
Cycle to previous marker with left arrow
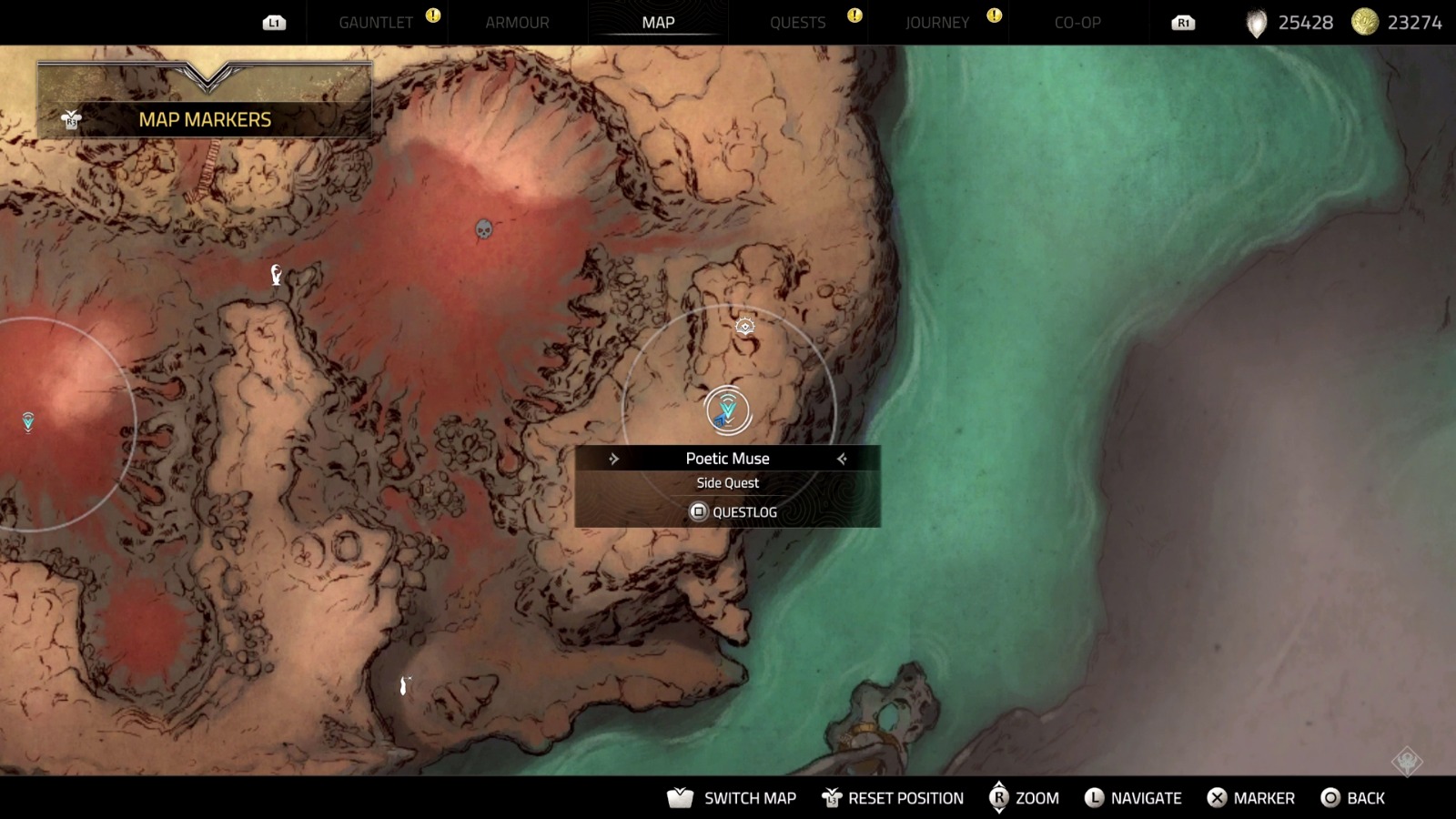[x=614, y=459]
